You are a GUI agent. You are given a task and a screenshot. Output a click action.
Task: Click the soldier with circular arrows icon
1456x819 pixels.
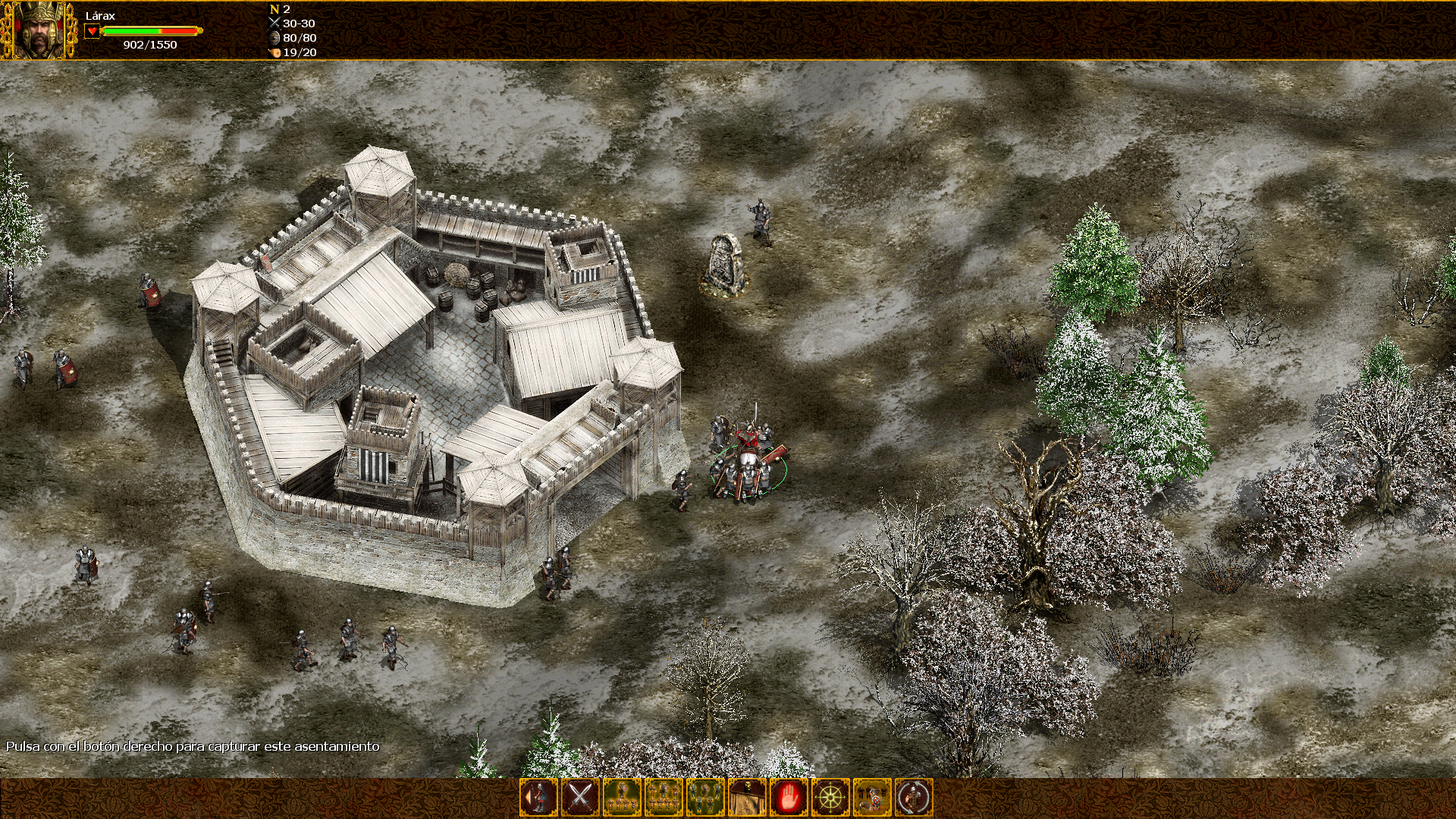[x=914, y=798]
